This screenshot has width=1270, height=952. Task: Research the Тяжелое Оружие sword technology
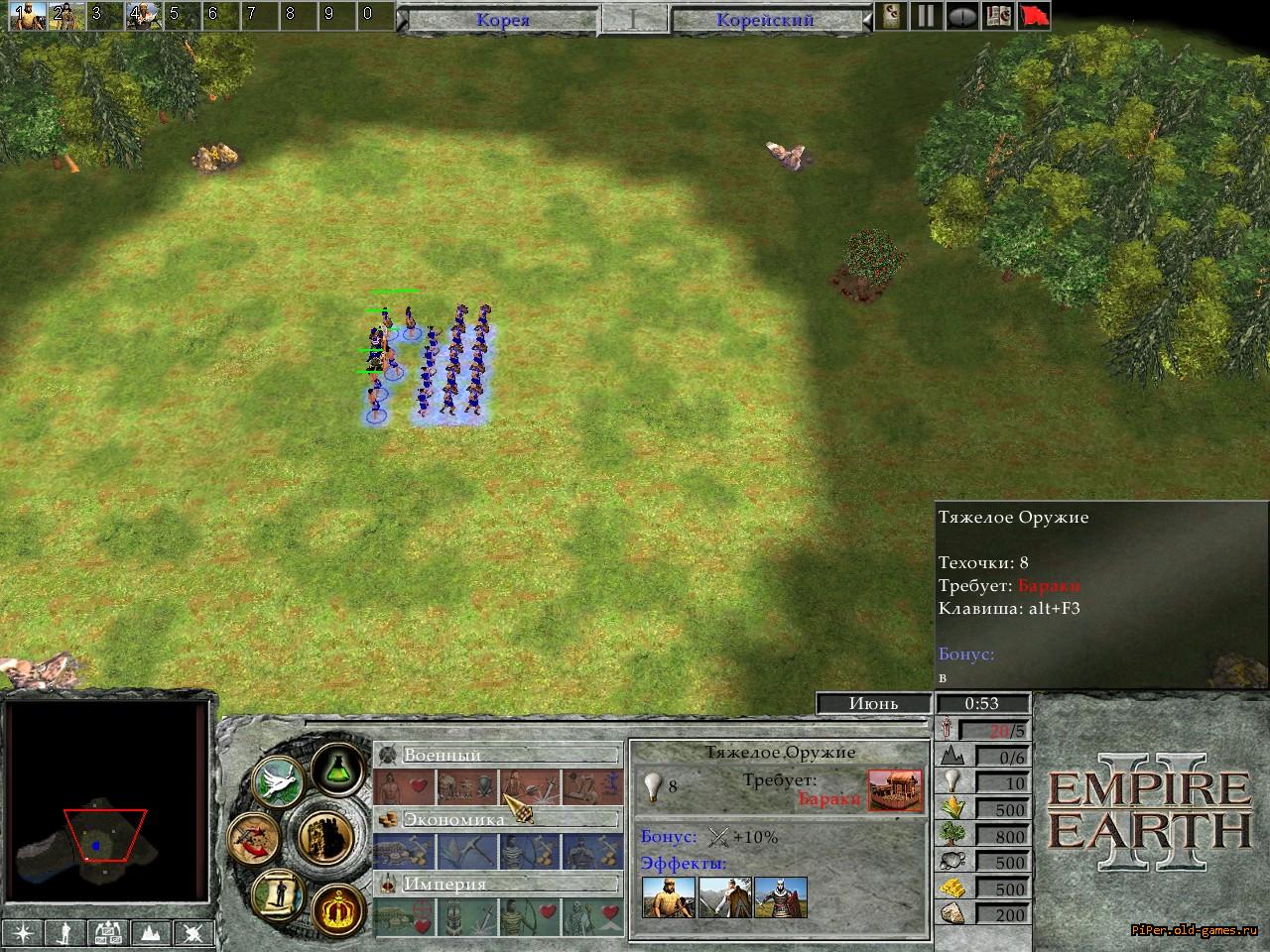click(529, 787)
